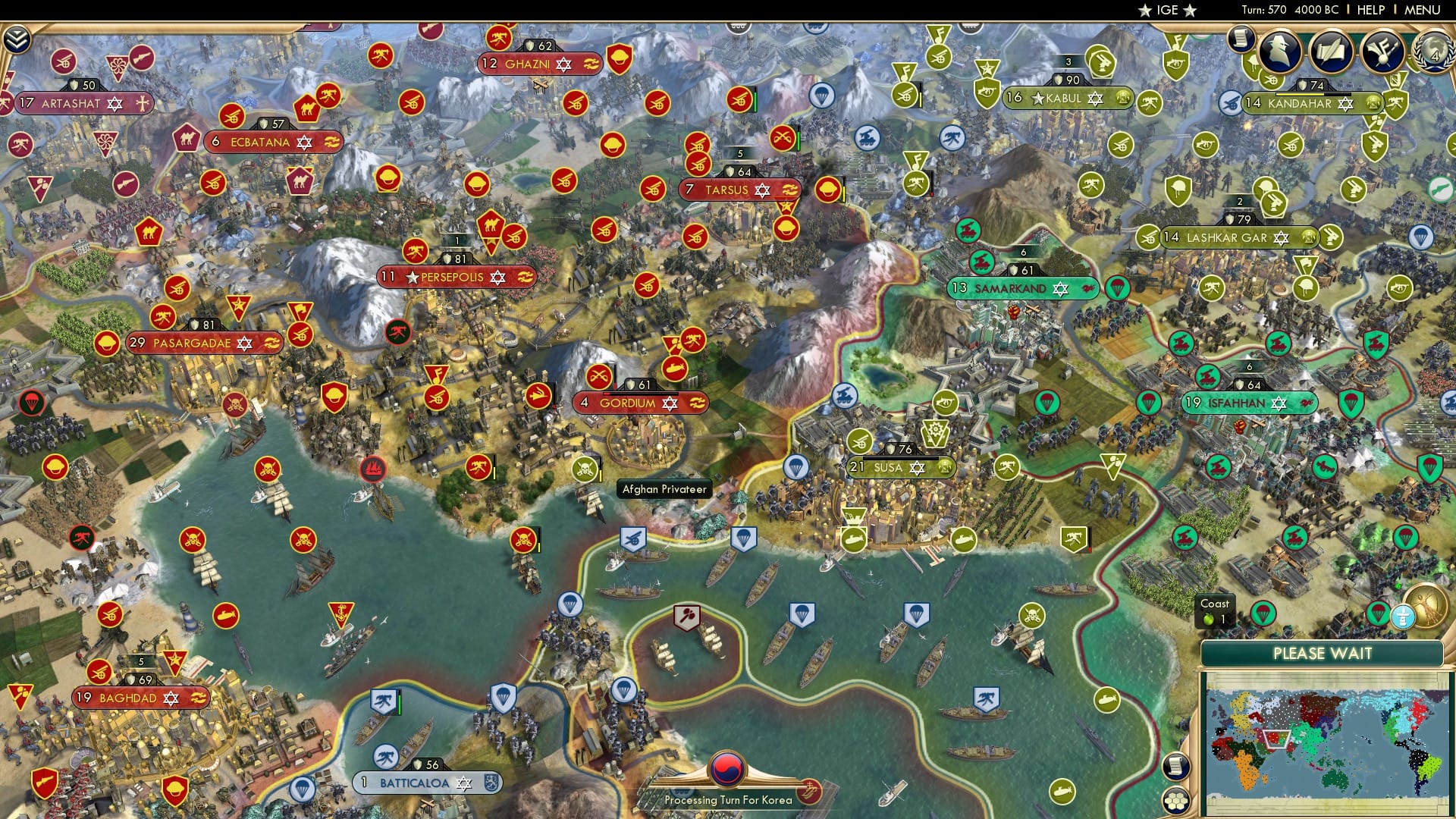Viewport: 1456px width, 819px height.
Task: Click the Korea yin-yang symbol at bottom center
Action: (726, 770)
